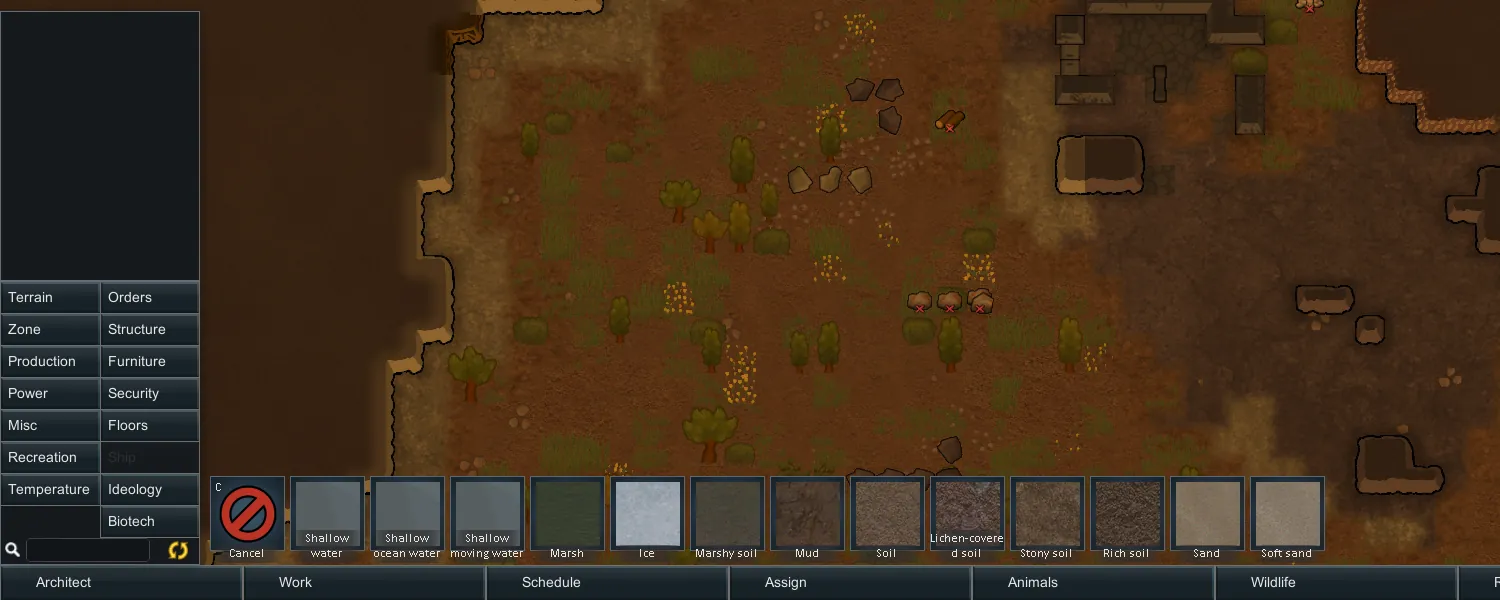Select Rich soil terrain
Viewport: 1500px width, 600px height.
pyautogui.click(x=1127, y=514)
